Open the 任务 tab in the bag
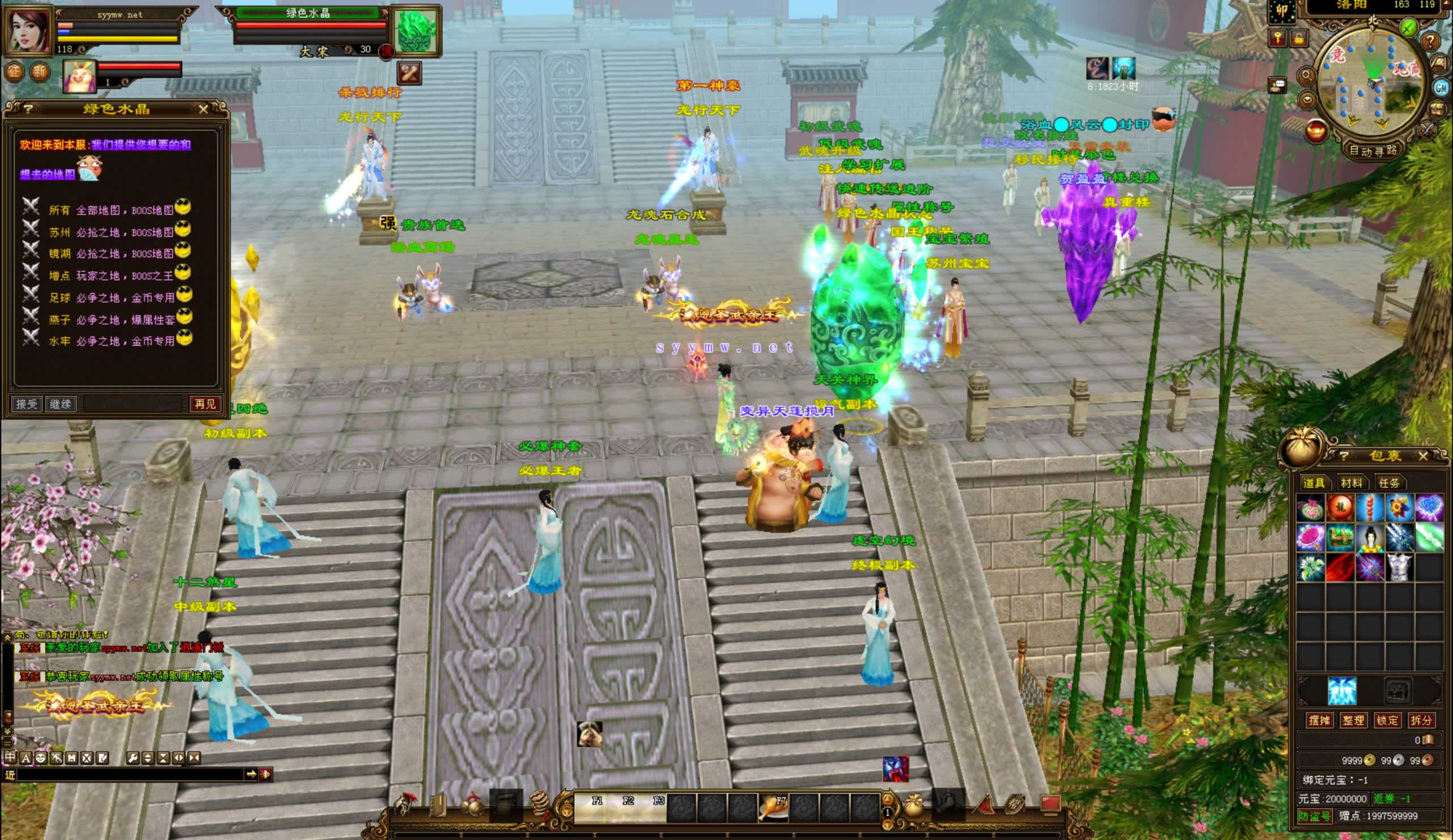The image size is (1453, 840). click(1388, 482)
